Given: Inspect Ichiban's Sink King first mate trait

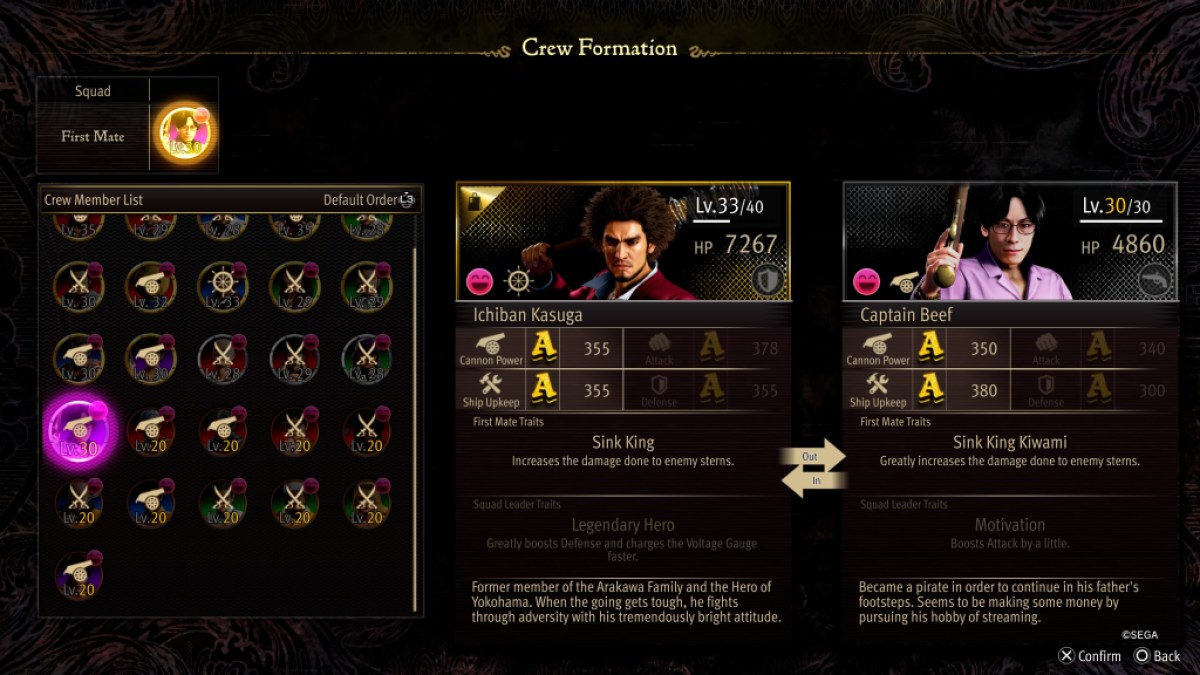Looking at the screenshot, I should (623, 451).
